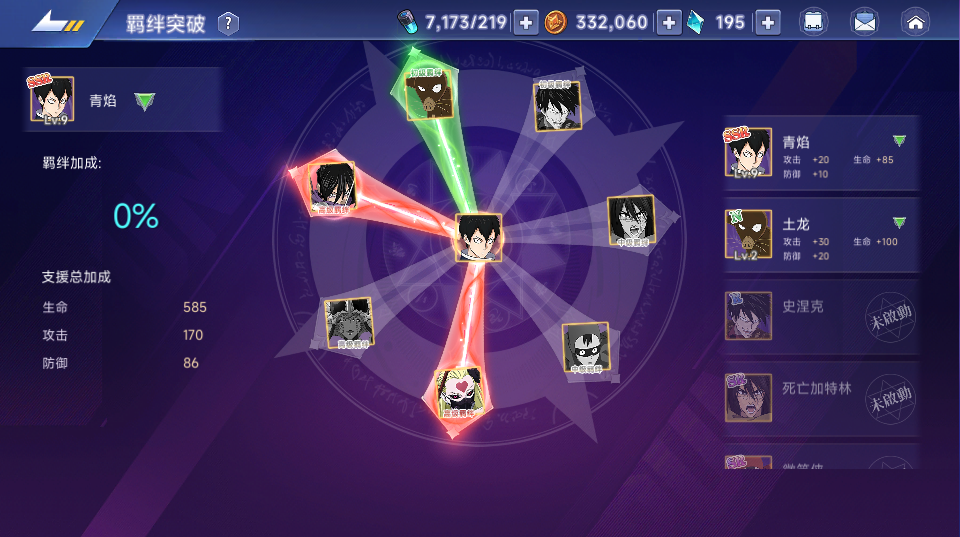
Task: Select the red-lit long-haired bond node
Action: click(331, 187)
